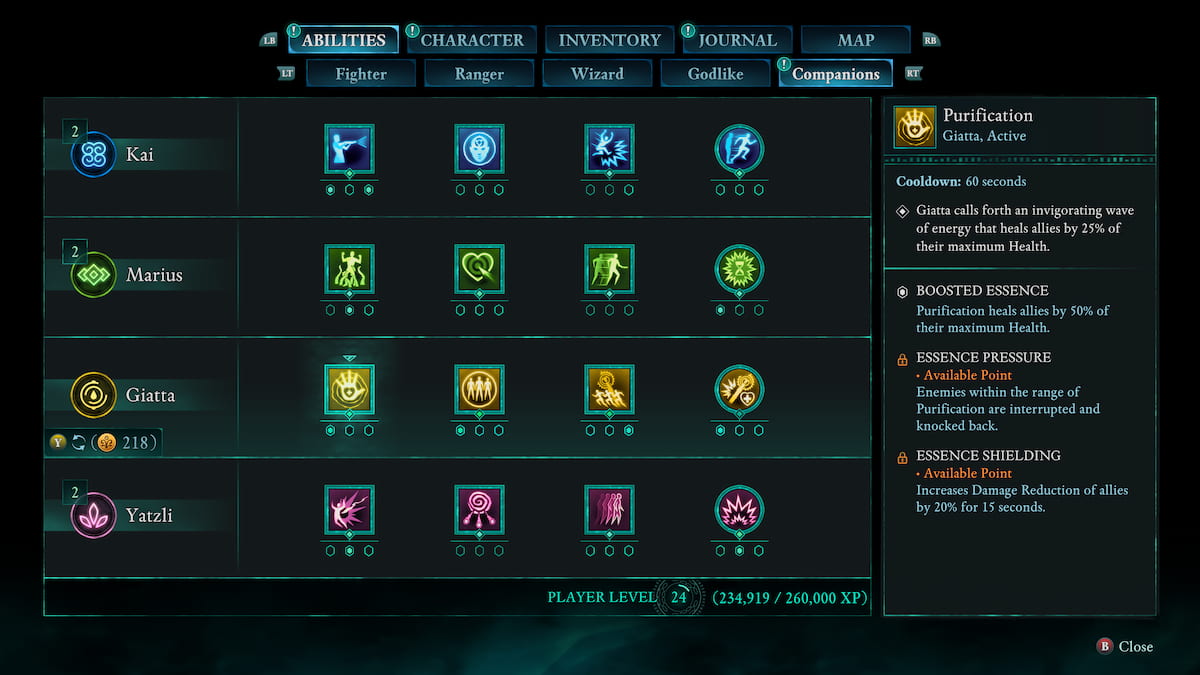
Task: Select the Marius companion portrait
Action: [x=94, y=274]
